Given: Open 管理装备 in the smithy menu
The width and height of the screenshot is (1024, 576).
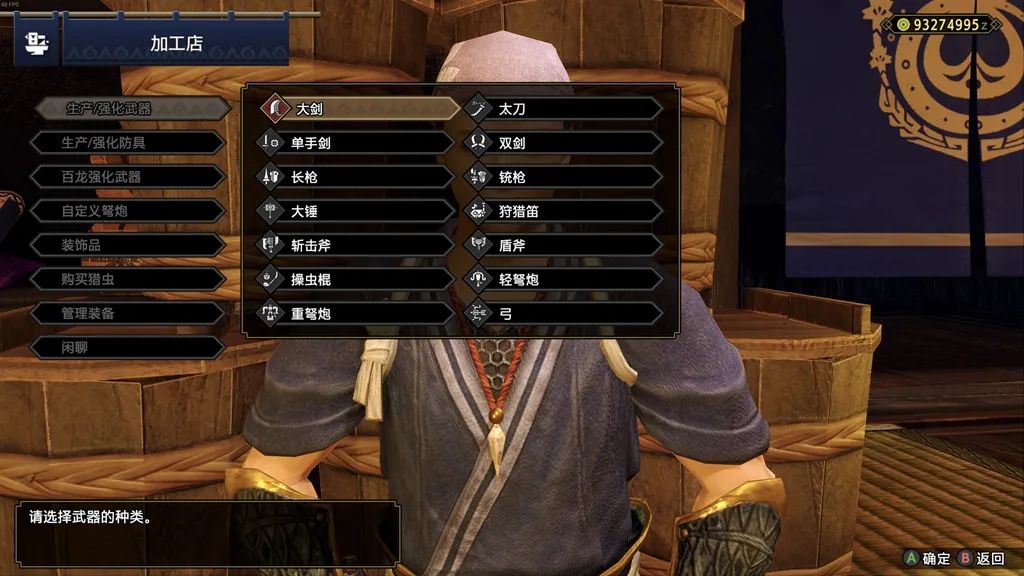Looking at the screenshot, I should 126,313.
